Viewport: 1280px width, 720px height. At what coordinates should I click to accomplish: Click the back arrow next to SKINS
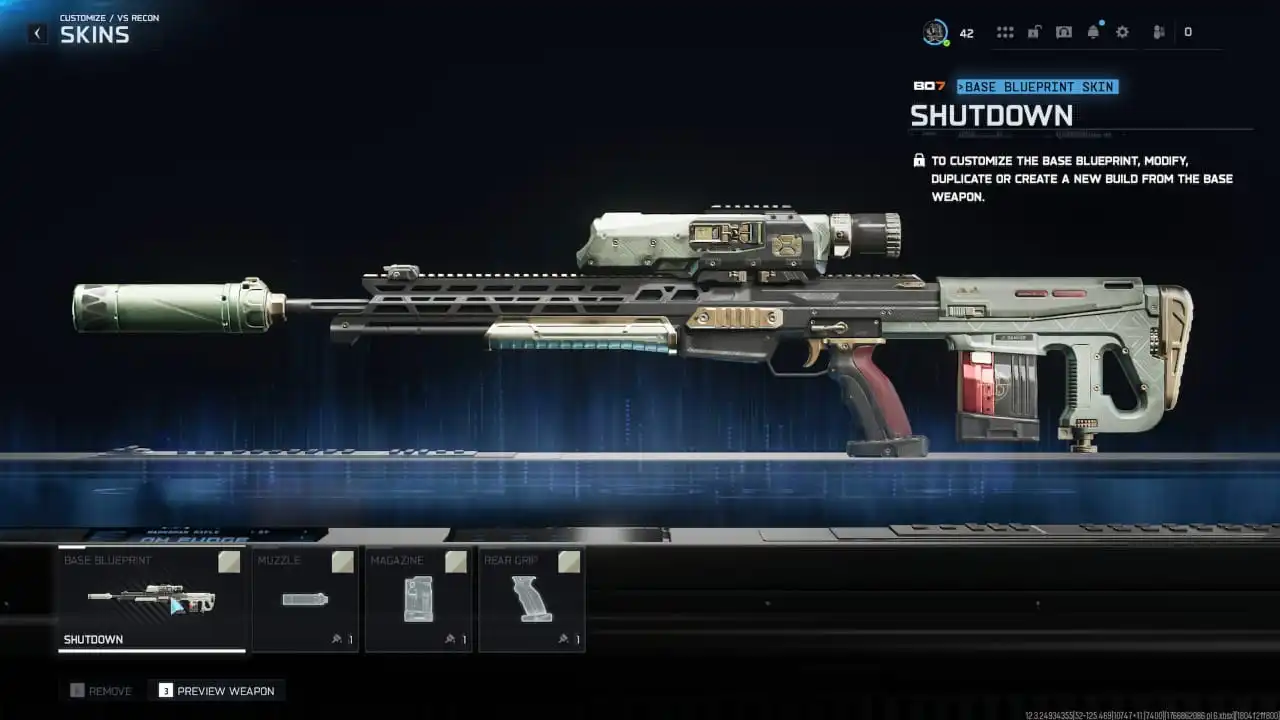click(x=37, y=33)
